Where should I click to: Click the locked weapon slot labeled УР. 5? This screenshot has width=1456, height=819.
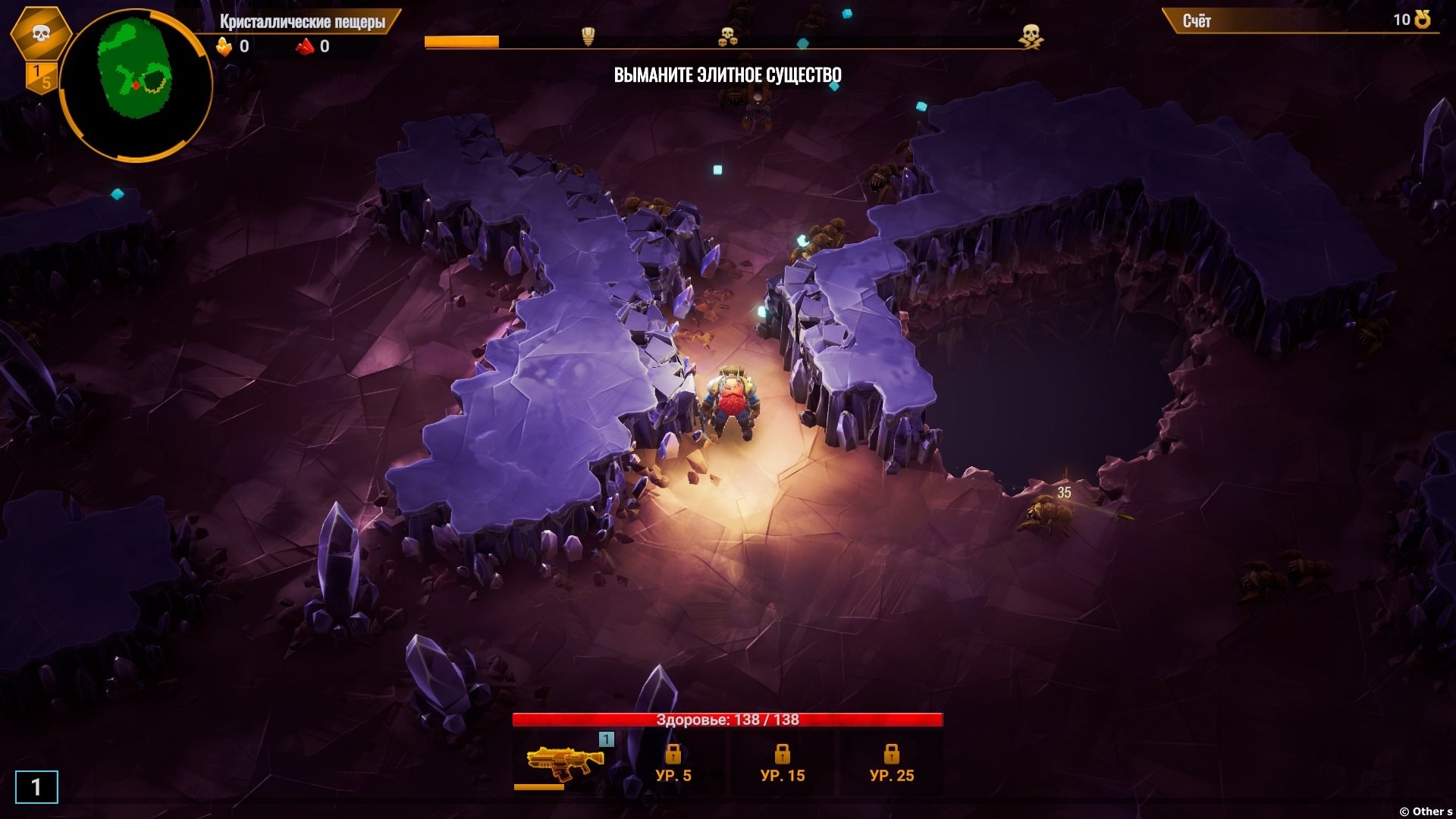coord(673,764)
